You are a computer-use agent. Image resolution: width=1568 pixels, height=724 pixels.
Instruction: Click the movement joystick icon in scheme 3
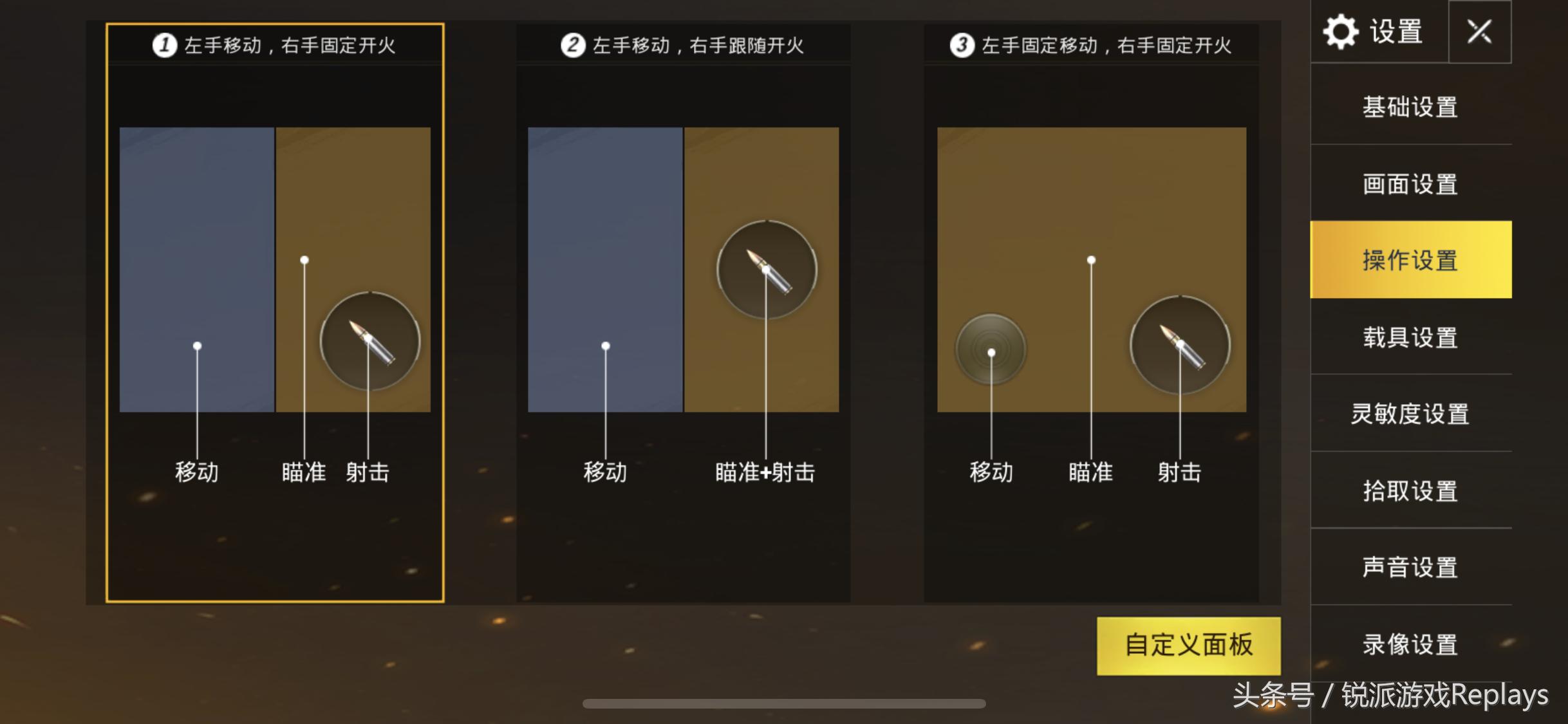coord(991,348)
